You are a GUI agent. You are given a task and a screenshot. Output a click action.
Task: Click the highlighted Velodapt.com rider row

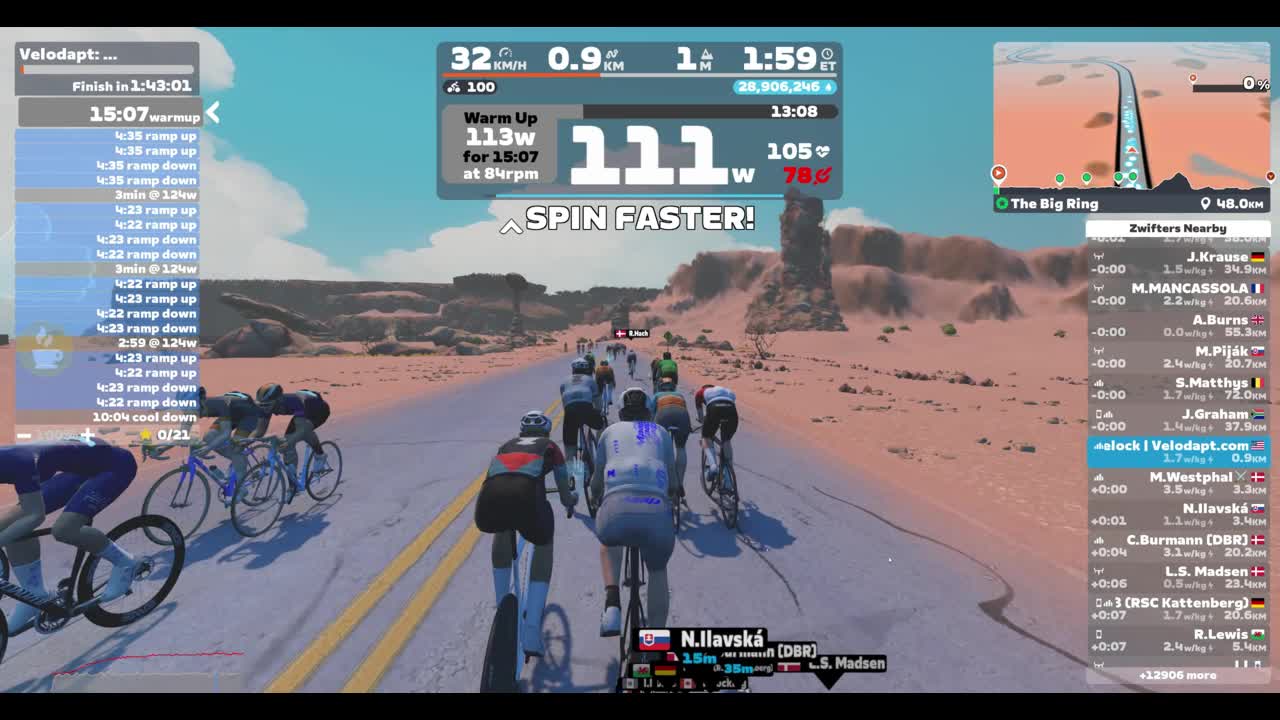coord(1177,451)
